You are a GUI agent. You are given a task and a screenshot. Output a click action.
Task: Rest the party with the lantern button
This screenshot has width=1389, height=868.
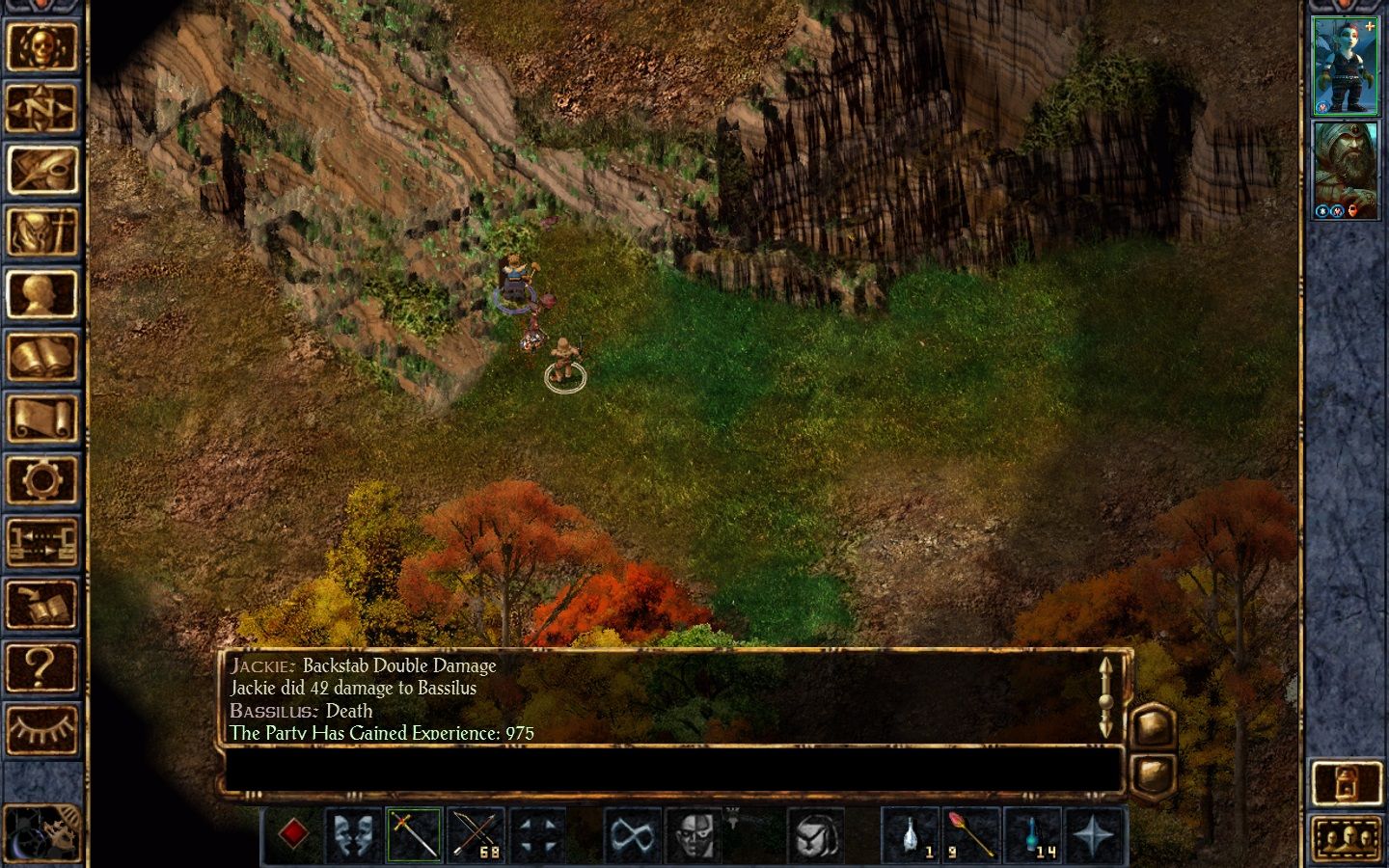coord(1346,782)
